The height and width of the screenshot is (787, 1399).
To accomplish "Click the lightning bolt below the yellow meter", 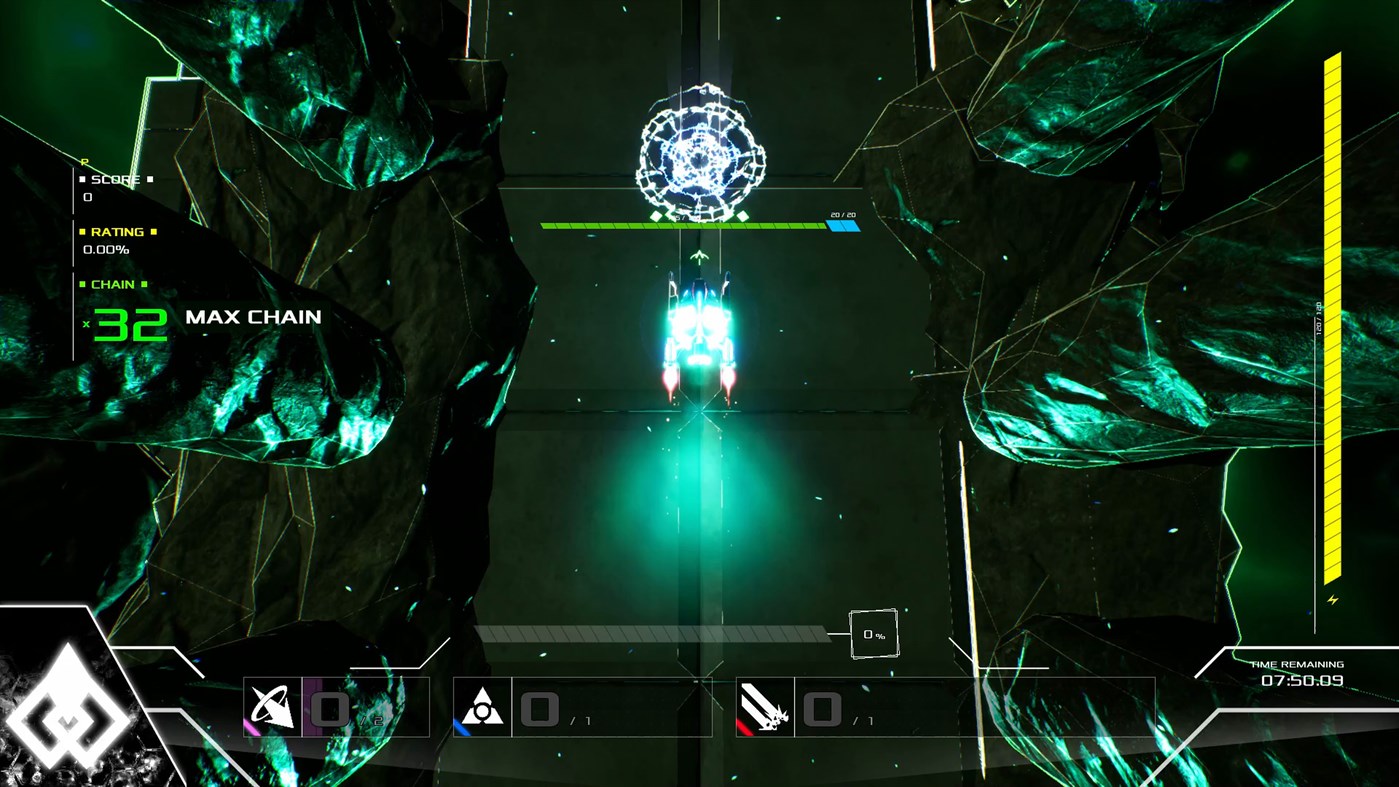I will (x=1331, y=599).
